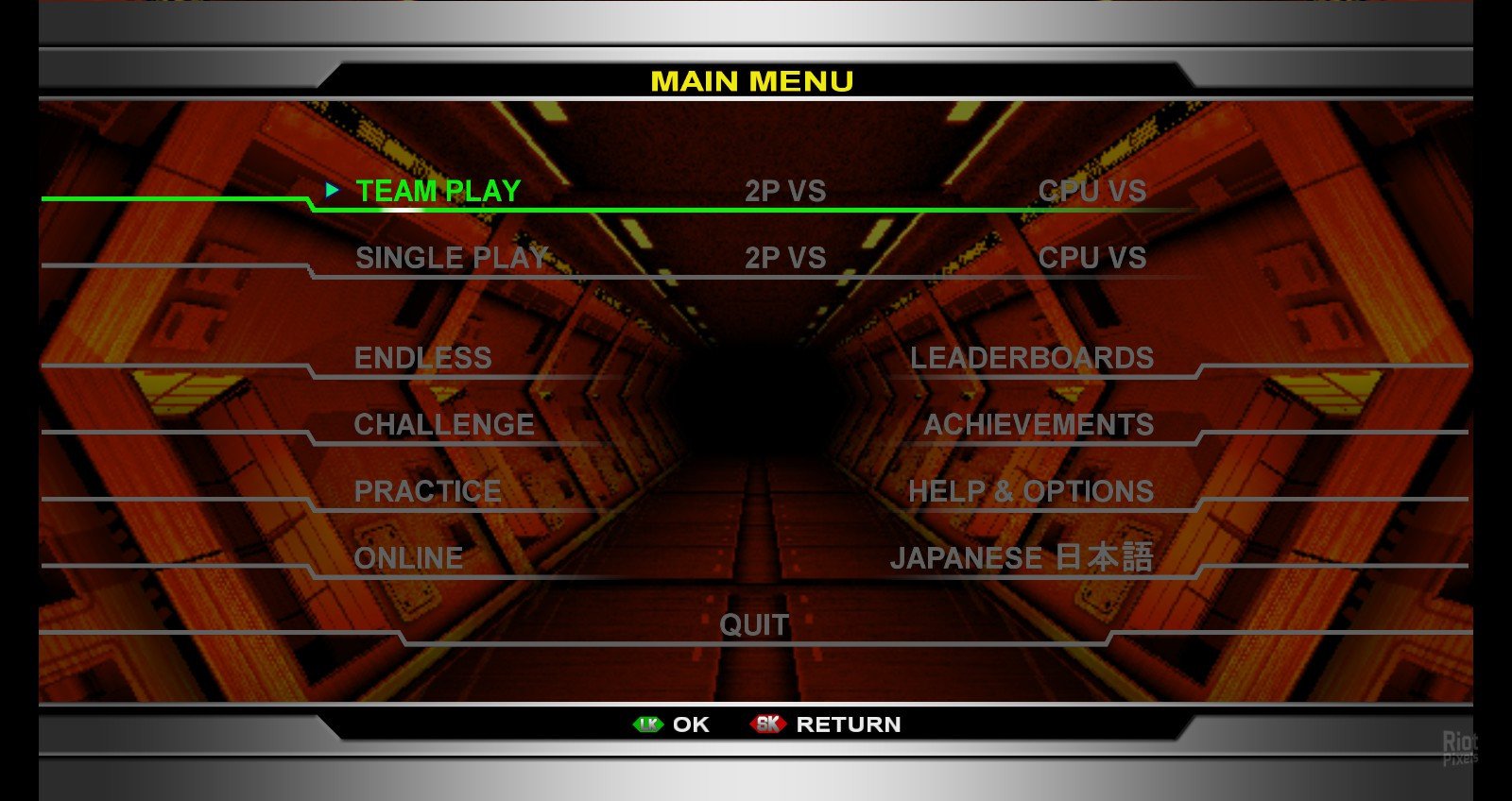Open Help & Options

pos(1030,491)
